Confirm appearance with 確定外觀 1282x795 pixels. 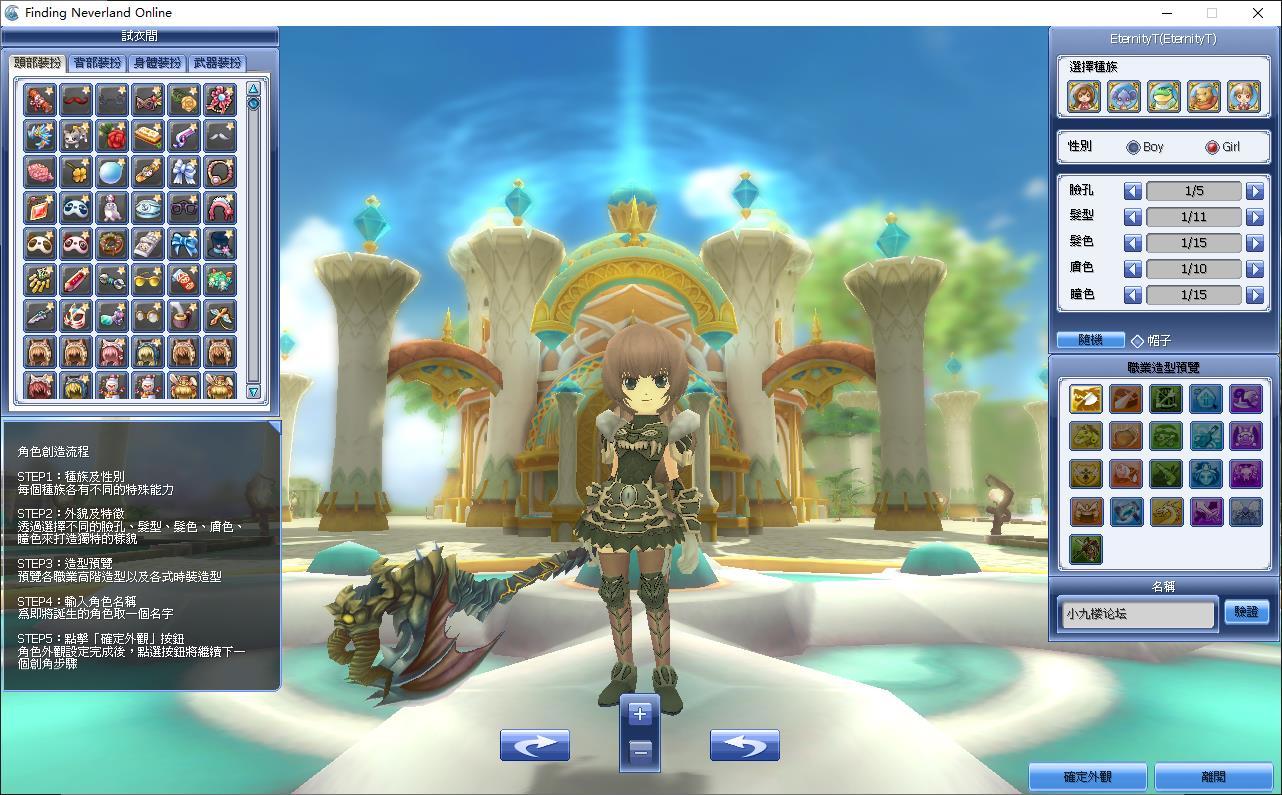coord(1088,776)
